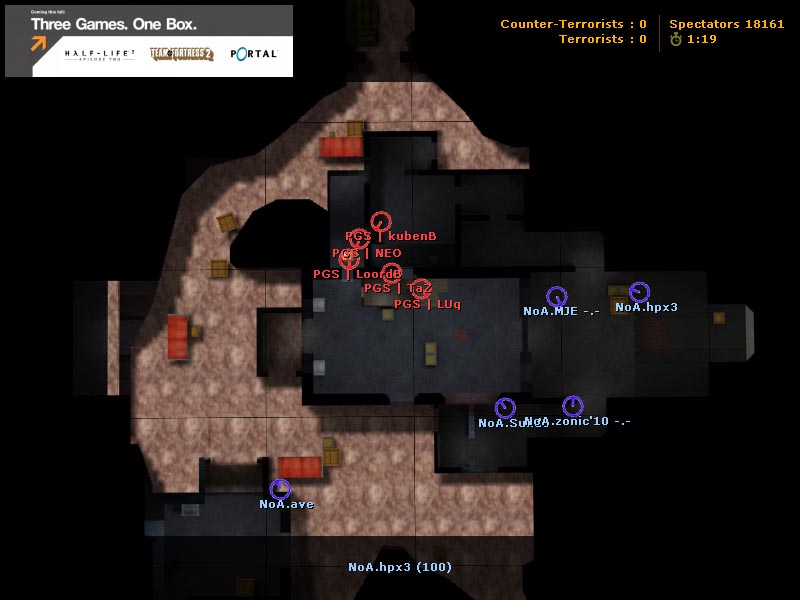Choose the NoA.hpx3 blue marker on the map
This screenshot has height=600, width=800.
639,292
